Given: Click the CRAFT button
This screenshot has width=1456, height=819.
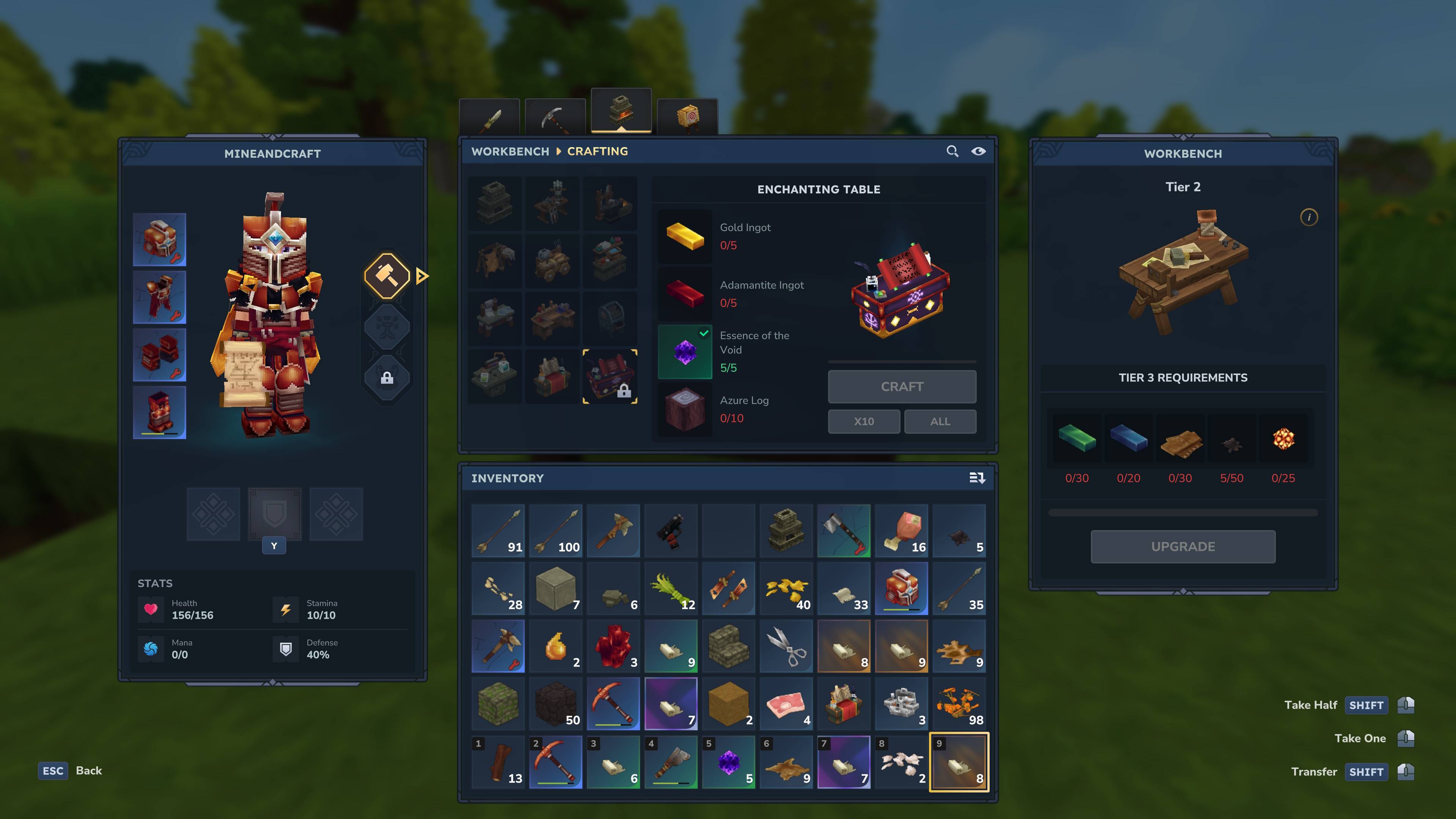Looking at the screenshot, I should click(902, 387).
